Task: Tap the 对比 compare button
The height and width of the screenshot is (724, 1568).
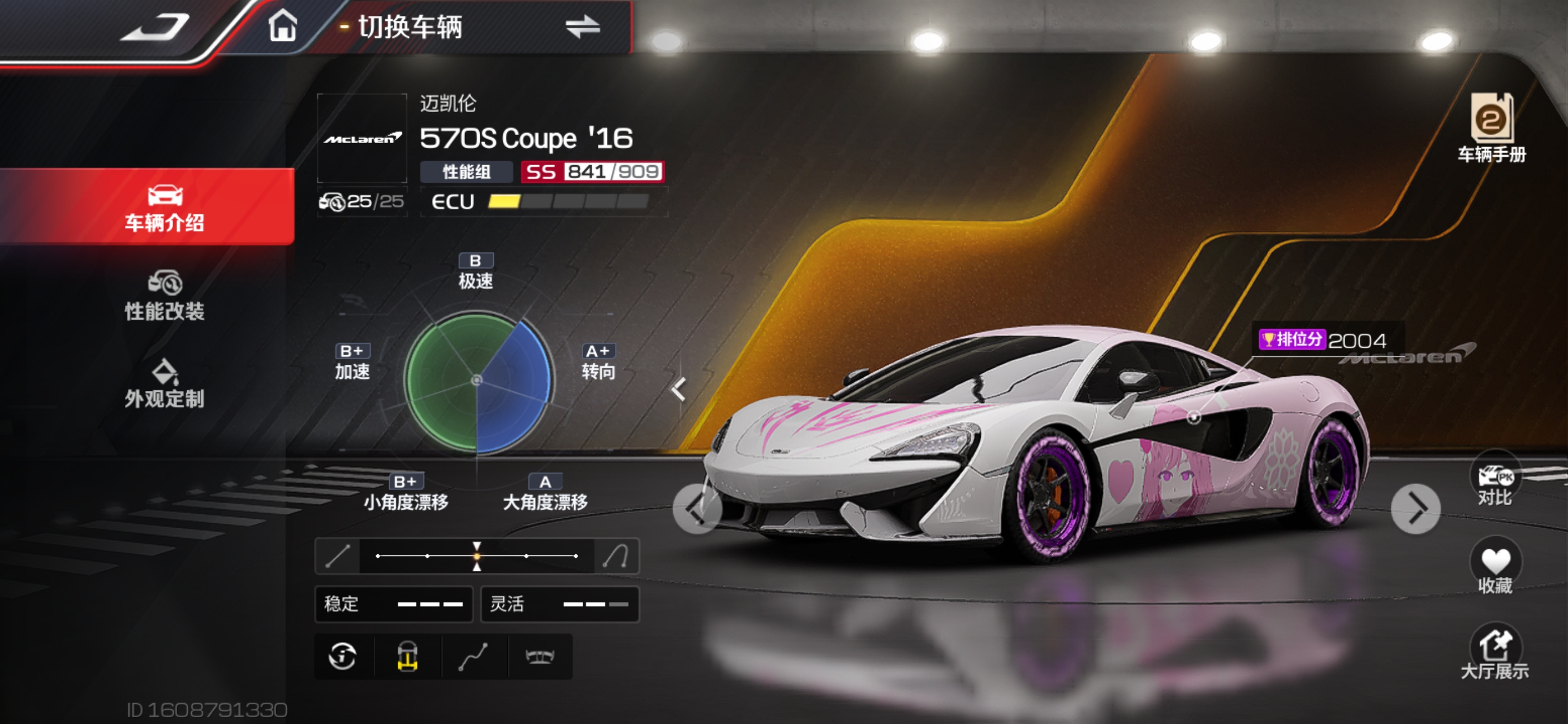Action: (1495, 485)
